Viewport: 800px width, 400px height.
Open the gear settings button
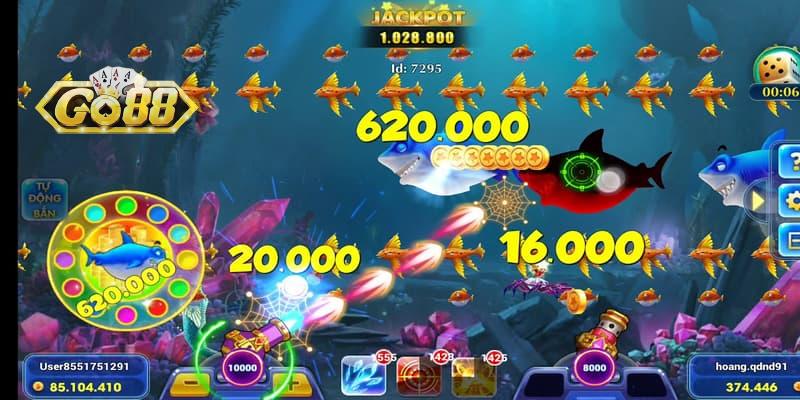pyautogui.click(x=790, y=201)
